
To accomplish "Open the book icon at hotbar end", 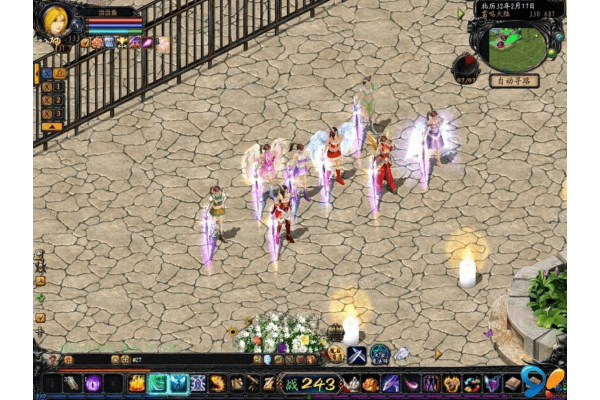I will tap(513, 383).
